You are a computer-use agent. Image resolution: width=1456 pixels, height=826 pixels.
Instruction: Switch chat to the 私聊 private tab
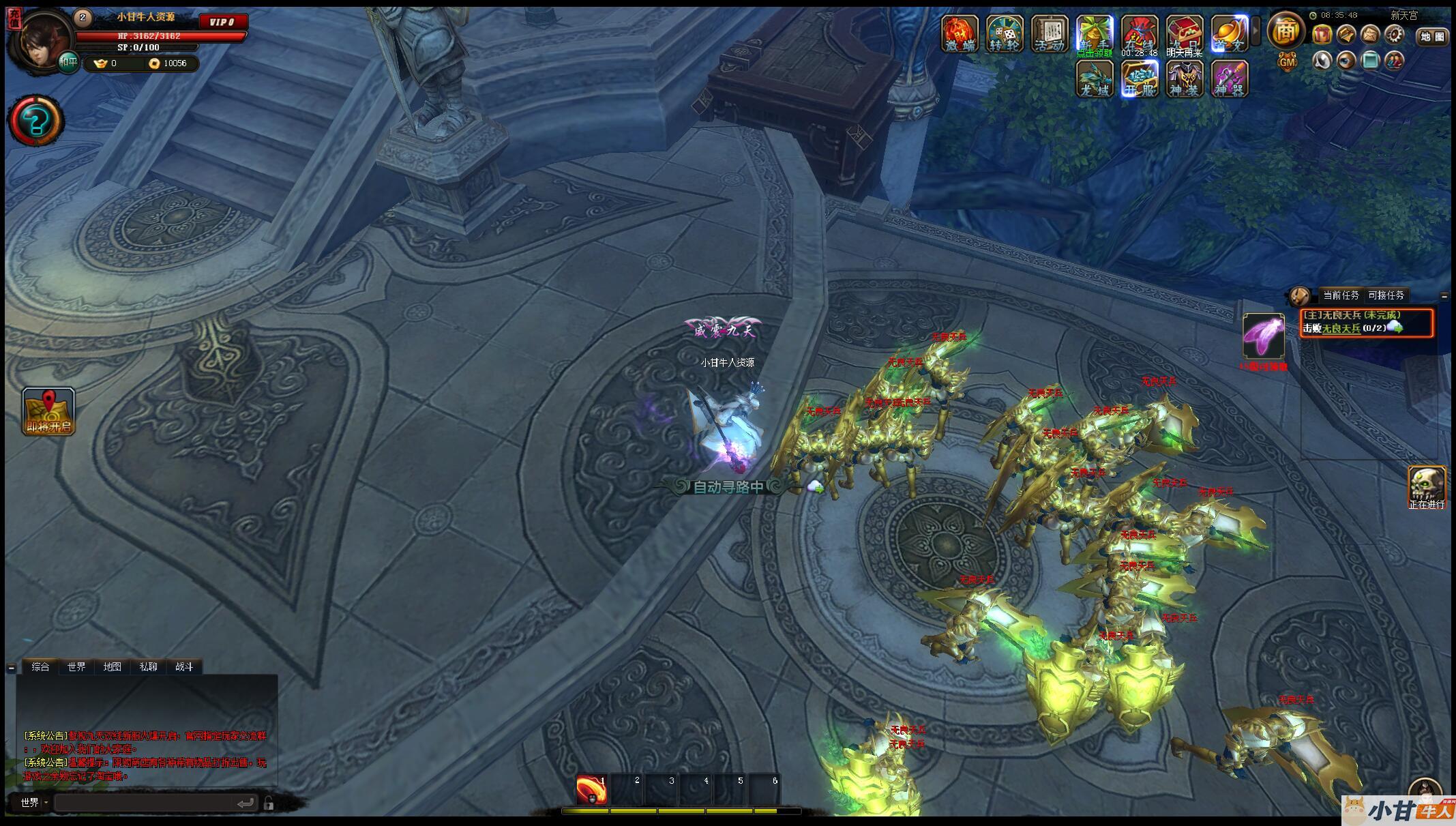[x=148, y=666]
